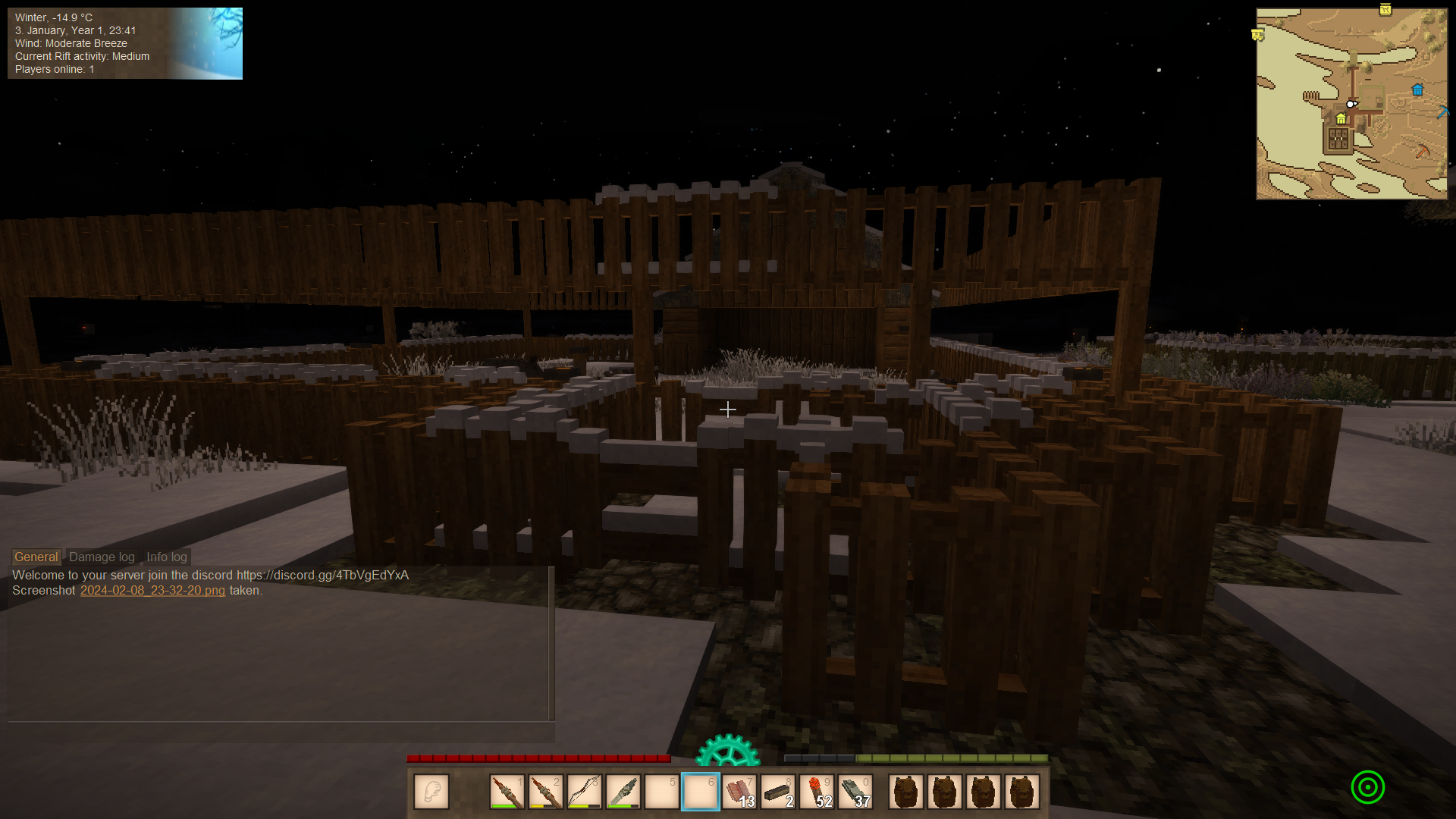Open the Info log chat tab
This screenshot has width=1456, height=819.
(x=166, y=557)
